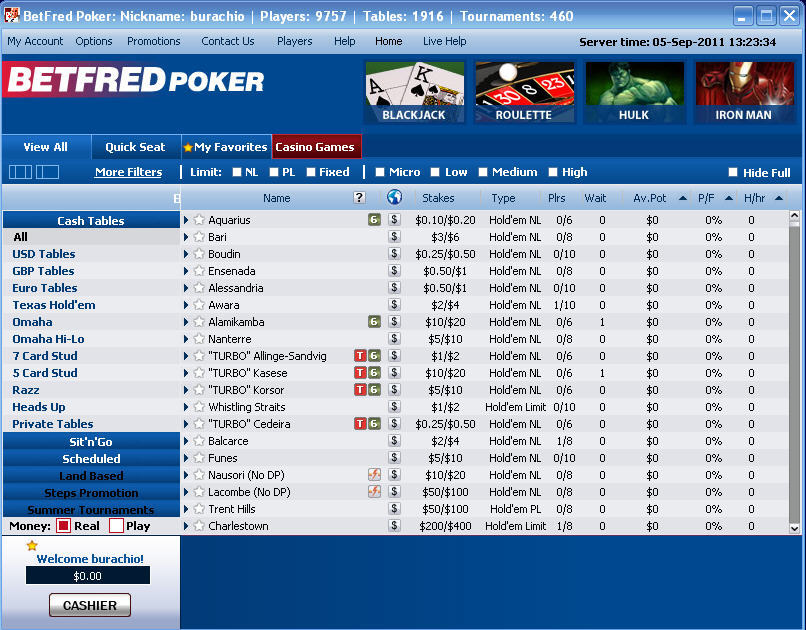Open the Cashier

tap(90, 605)
